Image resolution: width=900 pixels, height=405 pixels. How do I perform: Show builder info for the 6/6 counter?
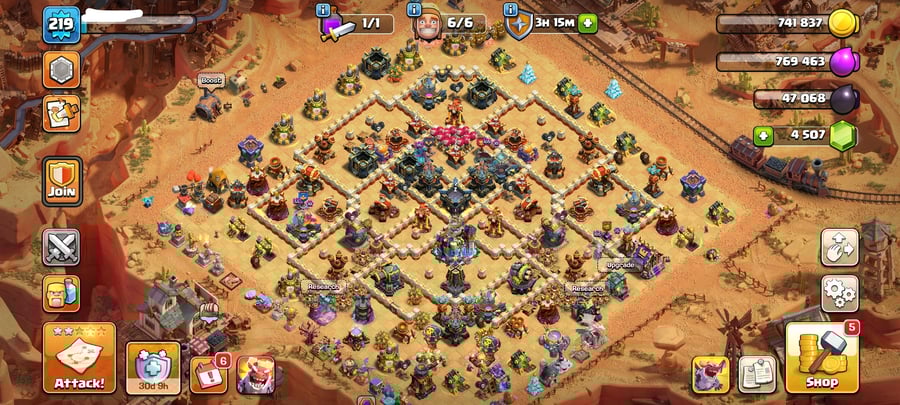pos(415,10)
